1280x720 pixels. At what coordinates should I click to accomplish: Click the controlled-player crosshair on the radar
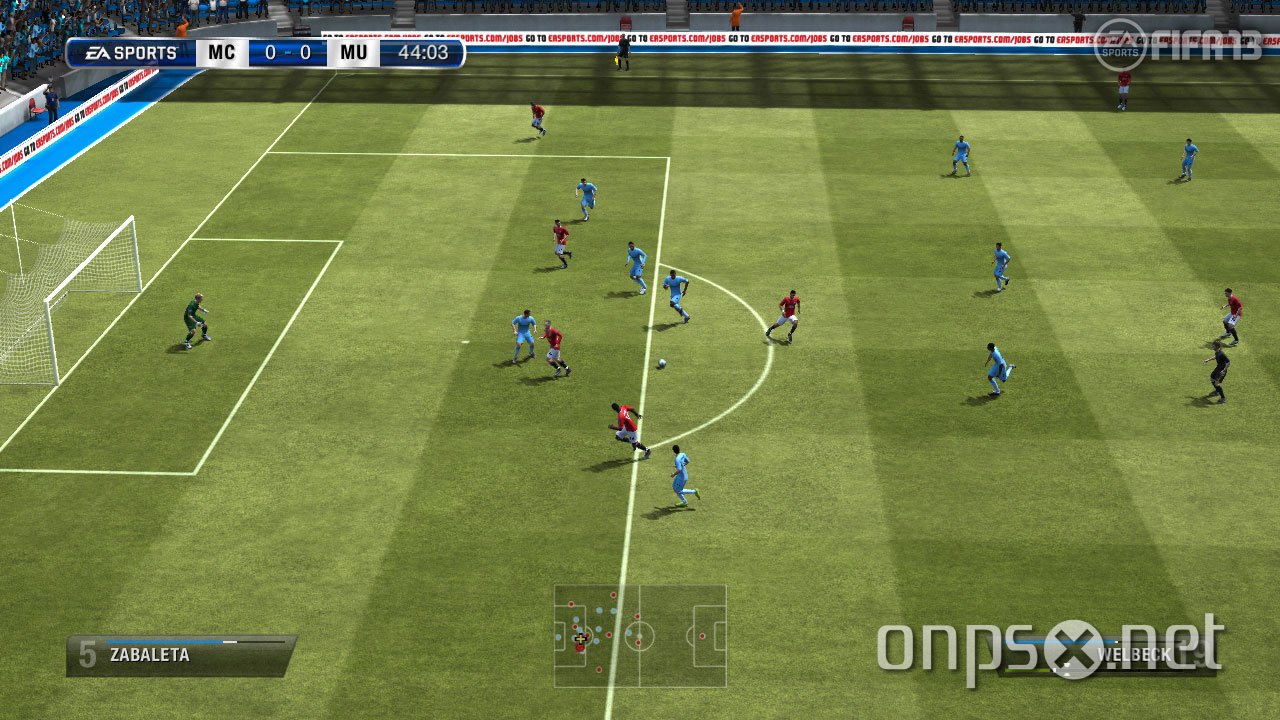pyautogui.click(x=581, y=639)
